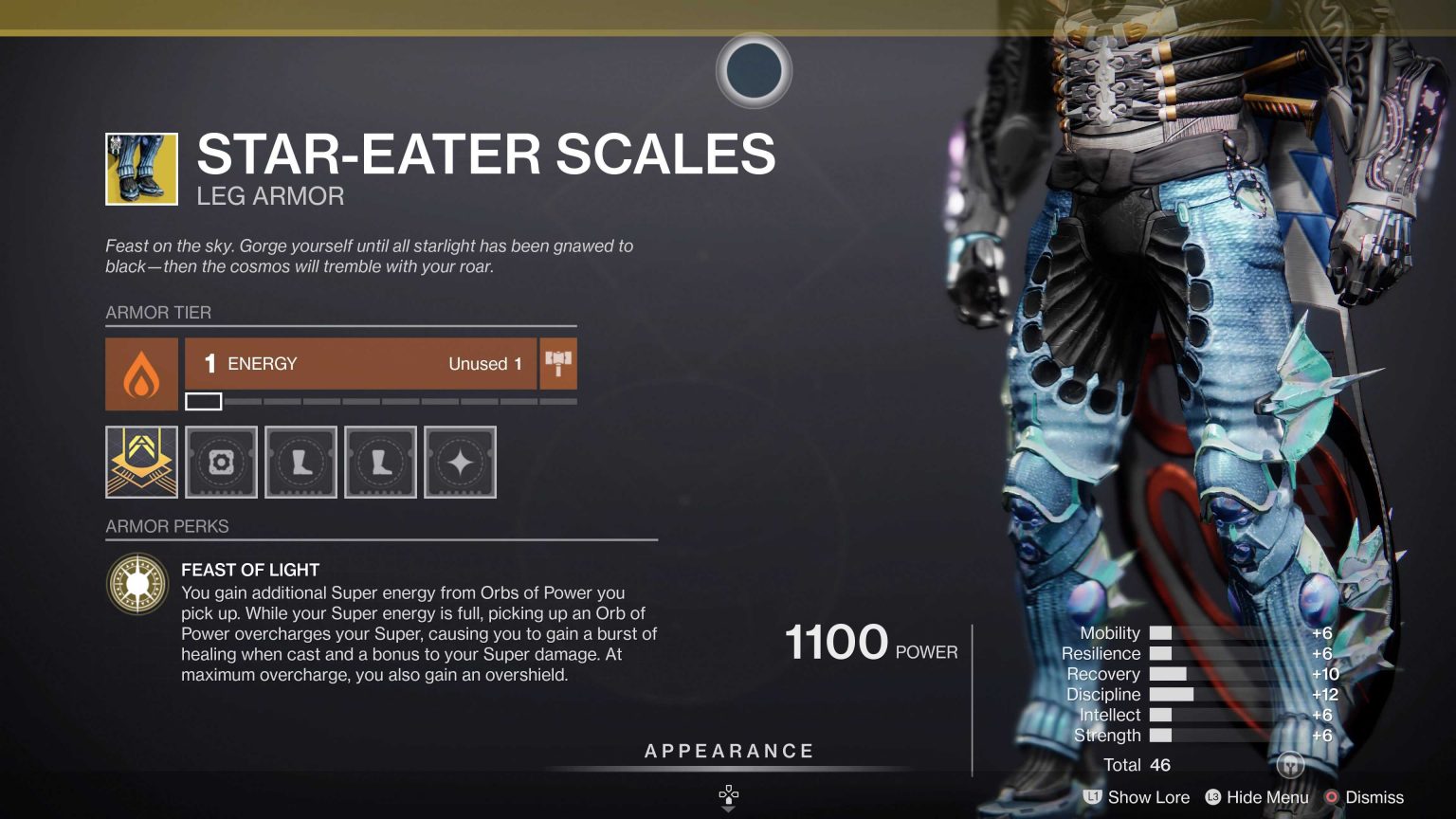This screenshot has height=819, width=1456.
Task: Click the shader socket with sparkle icon
Action: coord(460,462)
